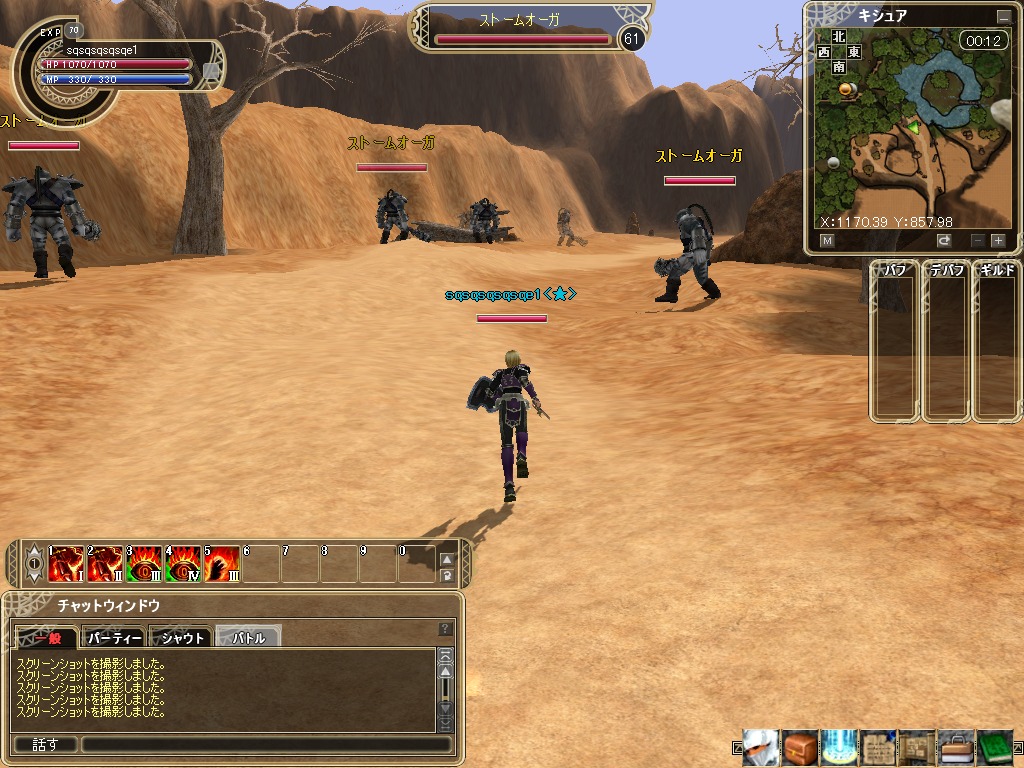1024x768 pixels.
Task: Zoom out the minimap with minus button
Action: [x=978, y=240]
